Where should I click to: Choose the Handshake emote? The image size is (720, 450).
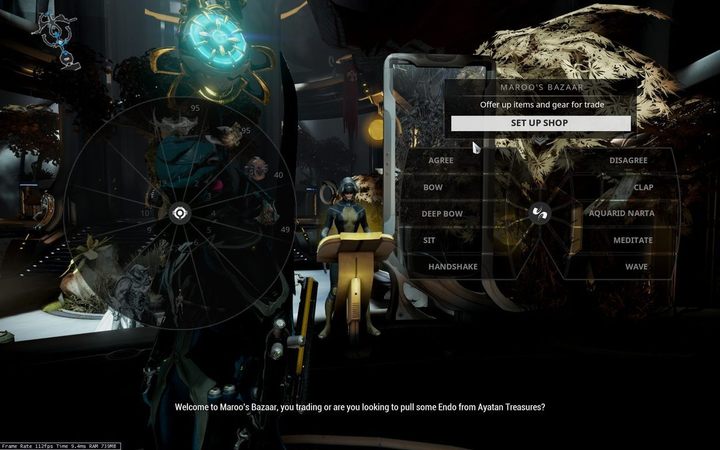[452, 267]
